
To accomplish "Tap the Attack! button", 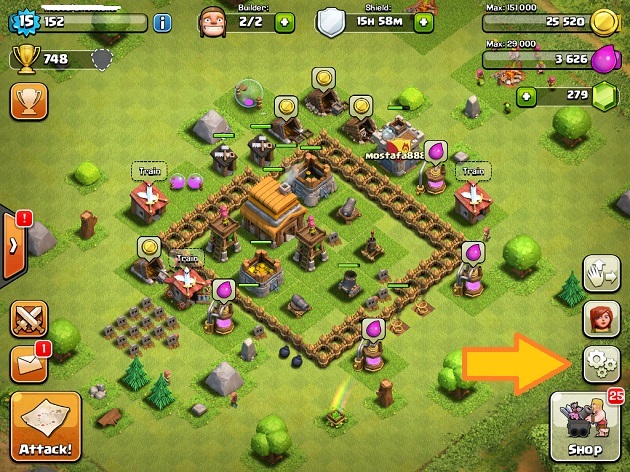I will pyautogui.click(x=45, y=427).
